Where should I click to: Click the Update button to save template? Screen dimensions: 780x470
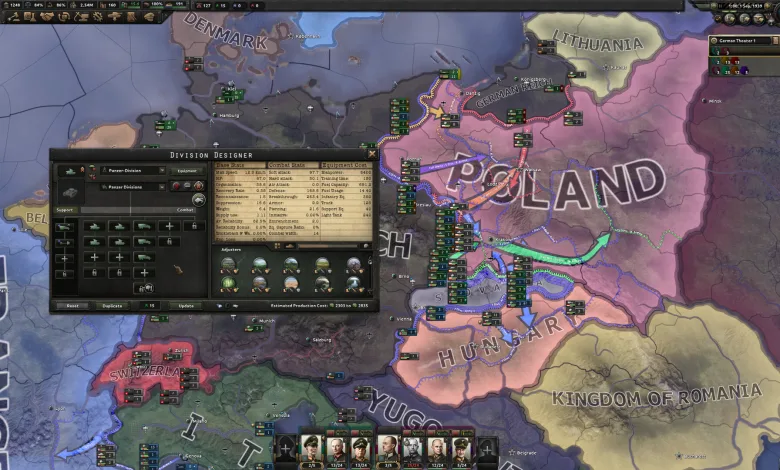click(x=187, y=305)
